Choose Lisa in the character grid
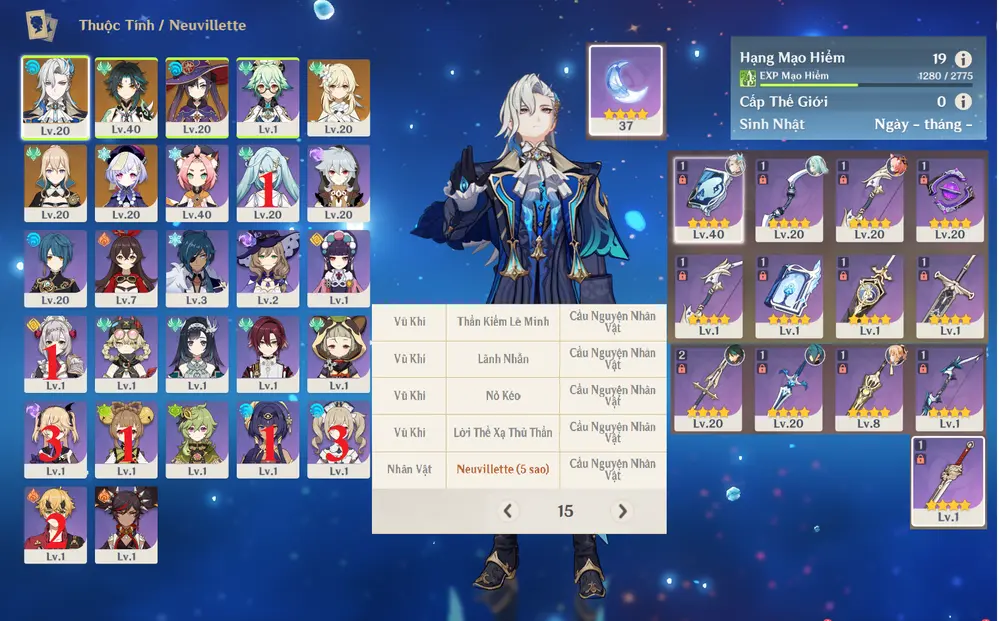 (268, 269)
